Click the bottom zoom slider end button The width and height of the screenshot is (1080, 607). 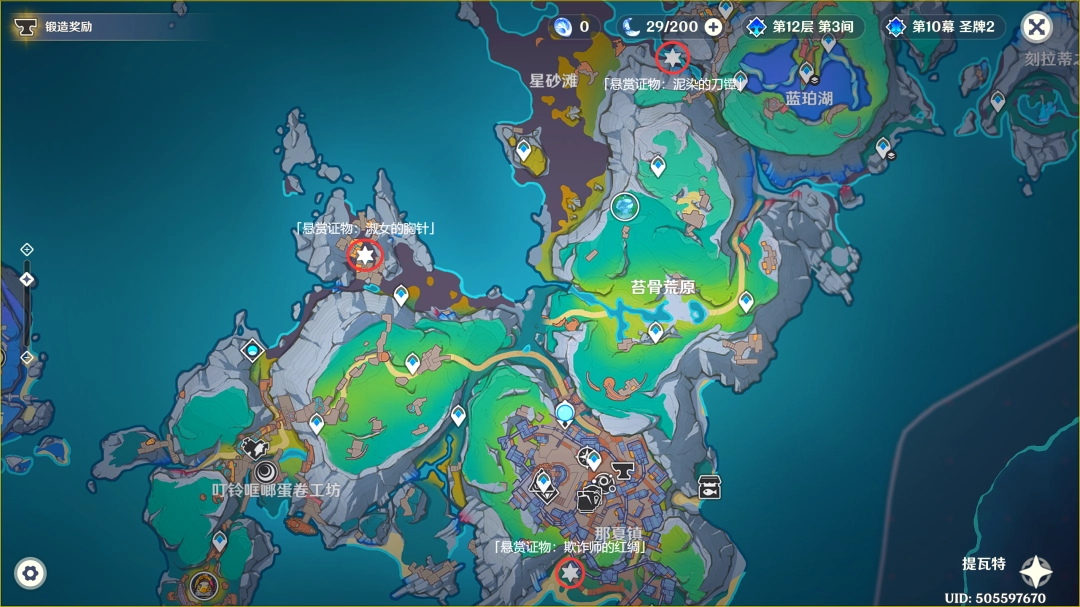pos(27,357)
